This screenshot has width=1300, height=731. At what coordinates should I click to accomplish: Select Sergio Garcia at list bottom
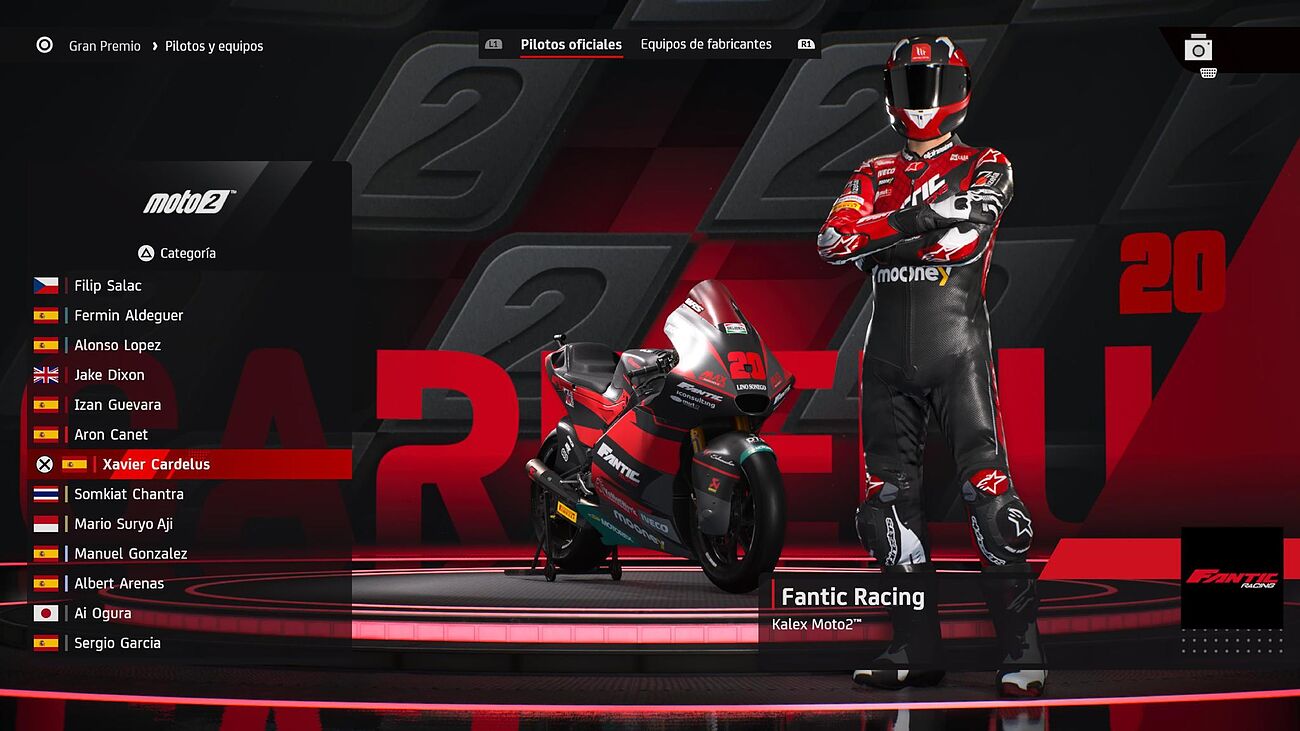[117, 643]
